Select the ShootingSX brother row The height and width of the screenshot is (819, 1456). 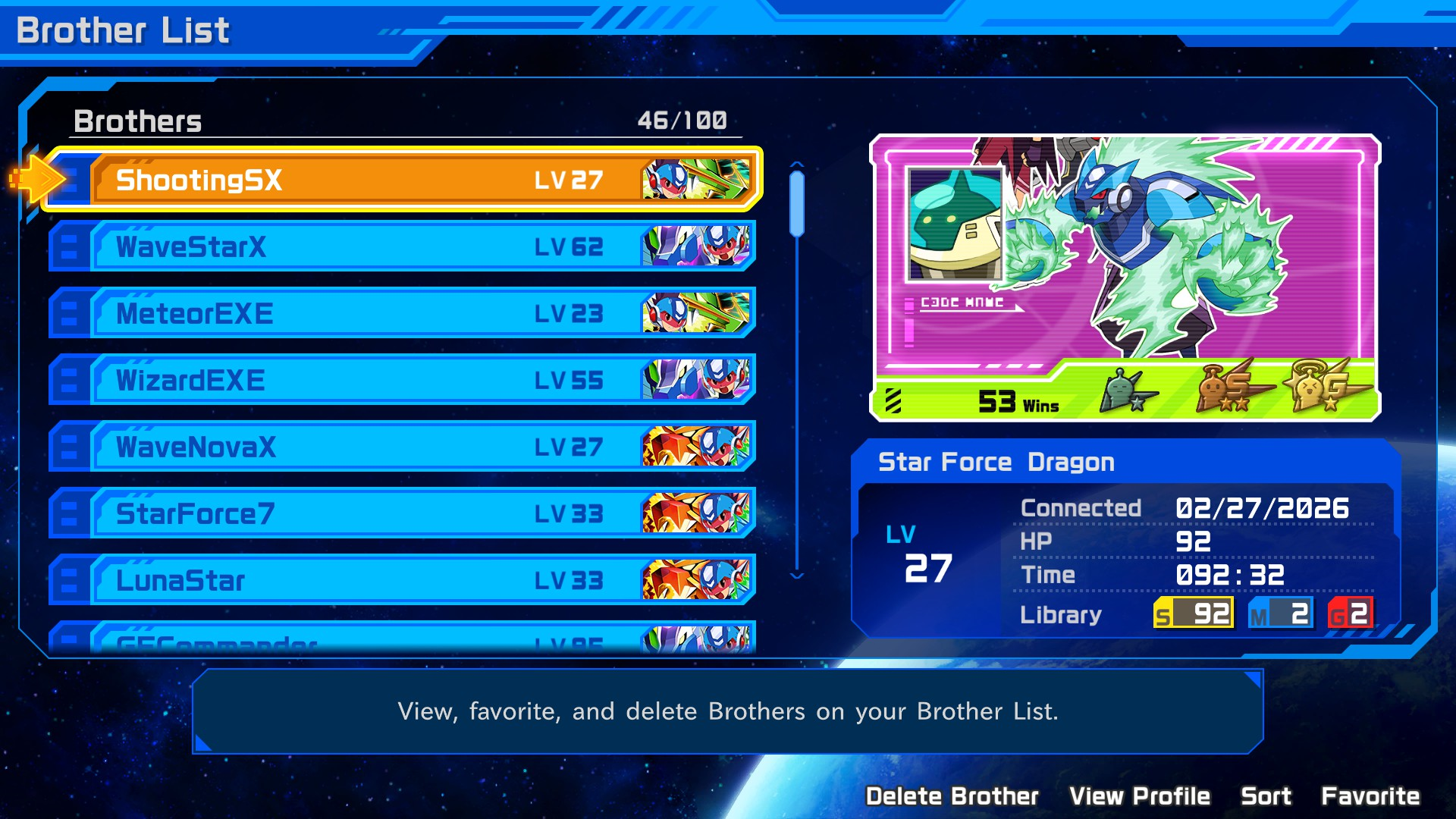tap(402, 180)
